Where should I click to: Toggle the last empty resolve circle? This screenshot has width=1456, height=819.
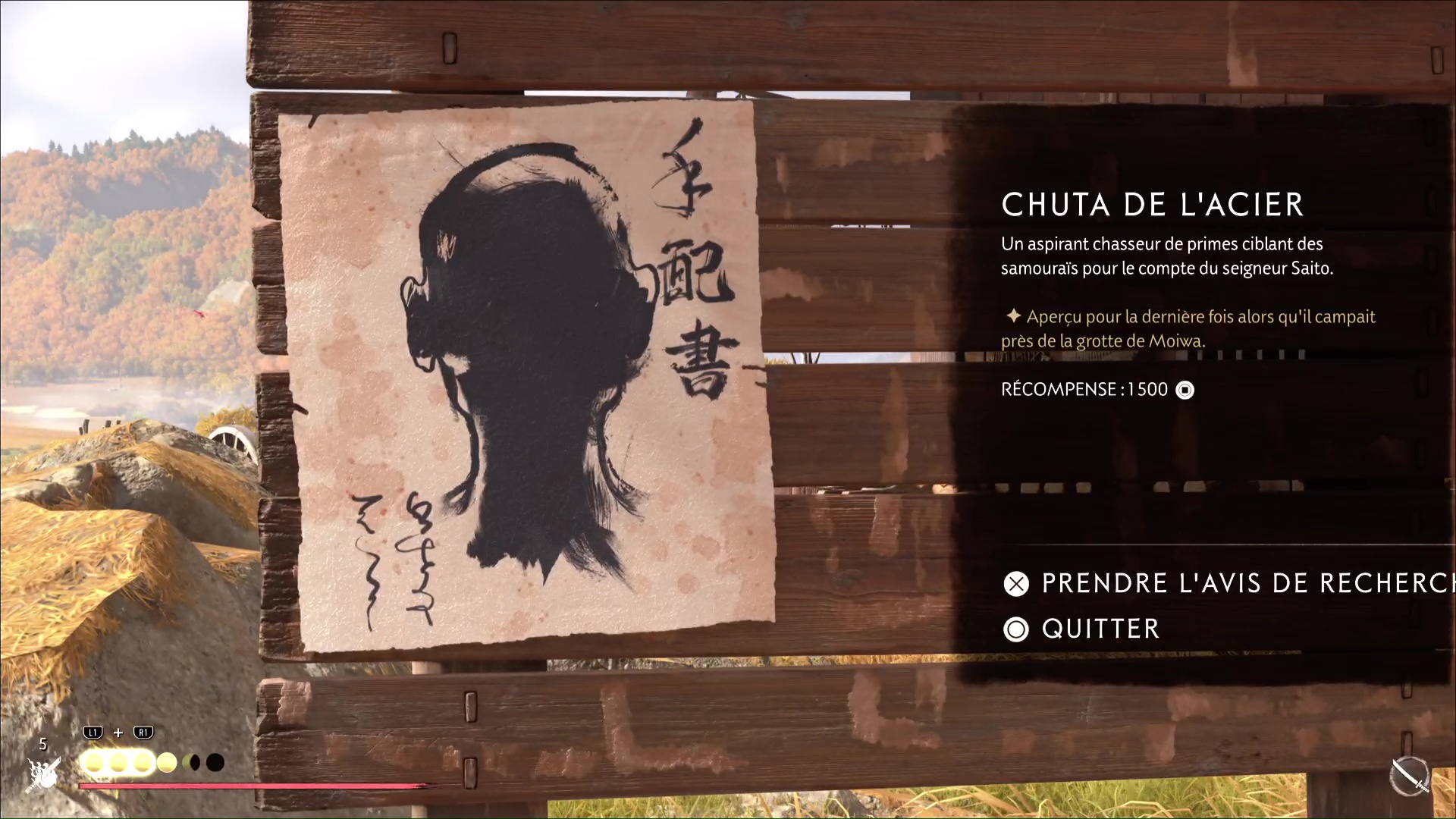pyautogui.click(x=215, y=763)
